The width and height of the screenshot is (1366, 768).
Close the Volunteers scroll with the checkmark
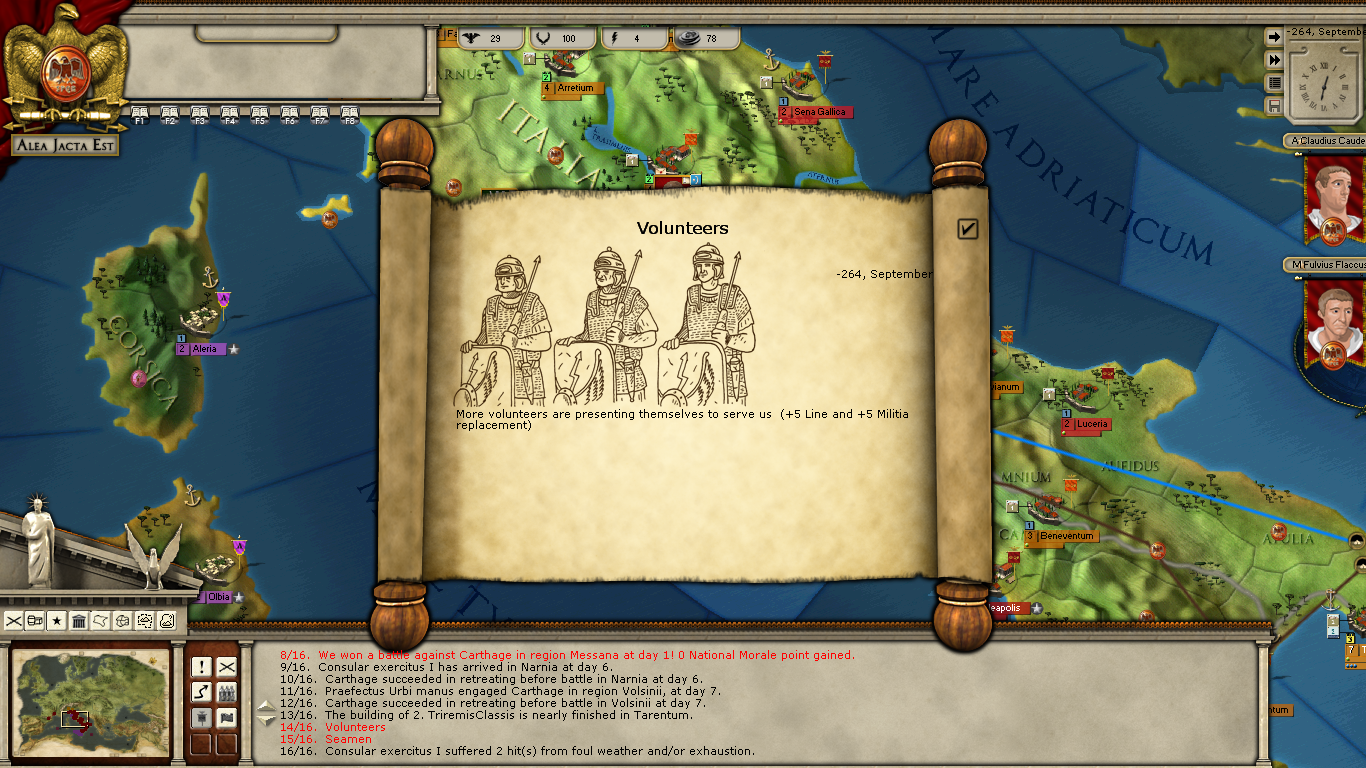[x=967, y=229]
